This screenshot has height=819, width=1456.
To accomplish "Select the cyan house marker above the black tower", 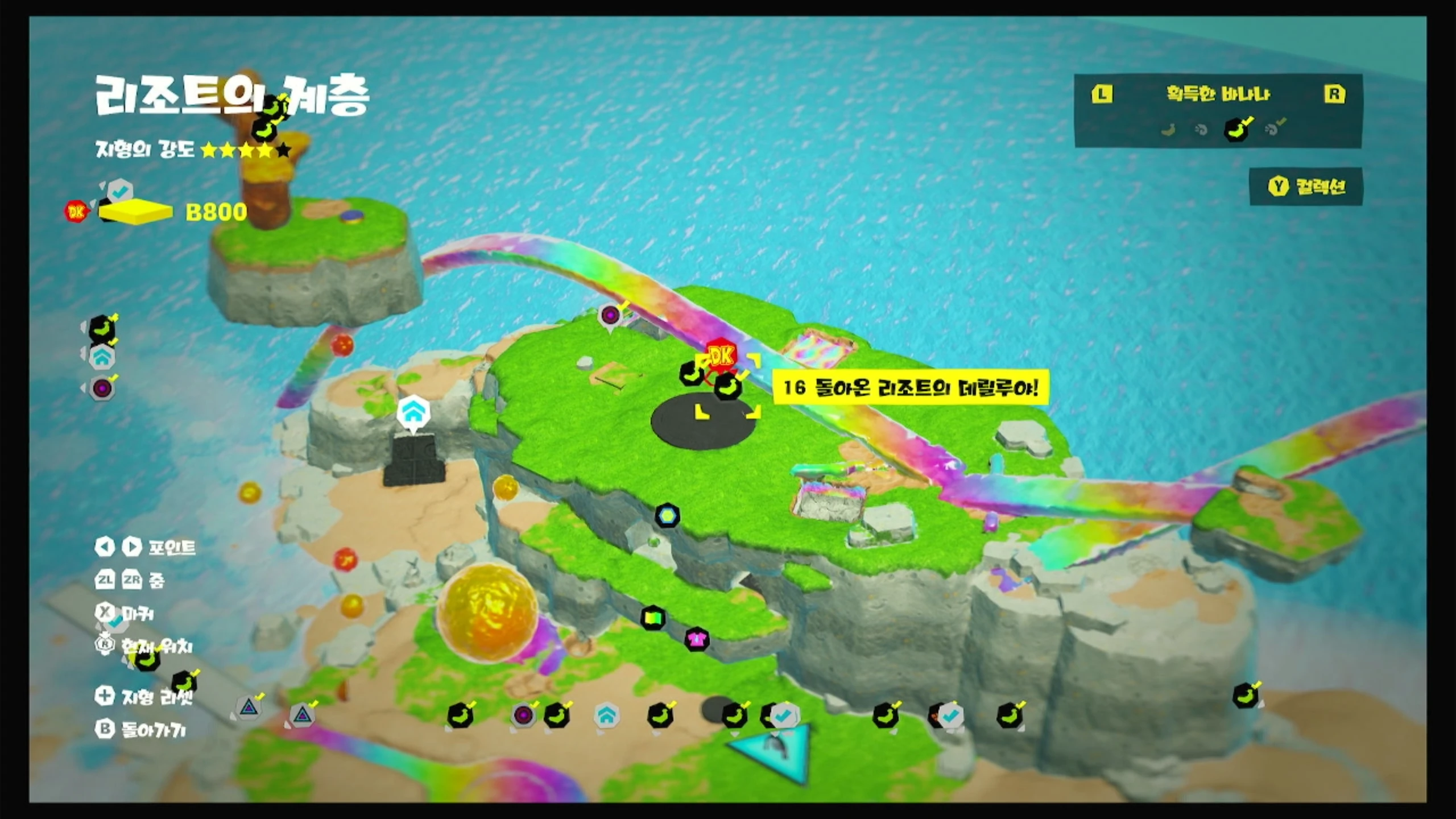I will click(413, 411).
